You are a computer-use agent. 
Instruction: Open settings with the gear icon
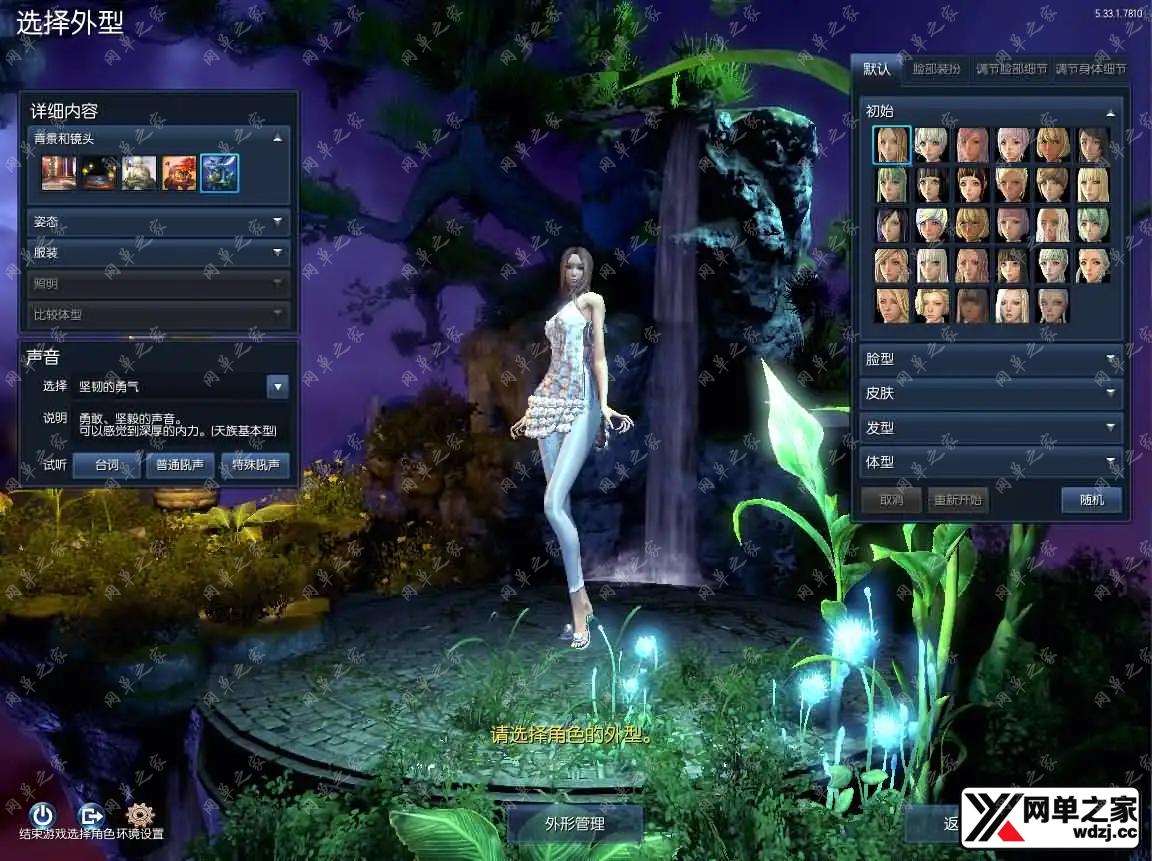[140, 815]
